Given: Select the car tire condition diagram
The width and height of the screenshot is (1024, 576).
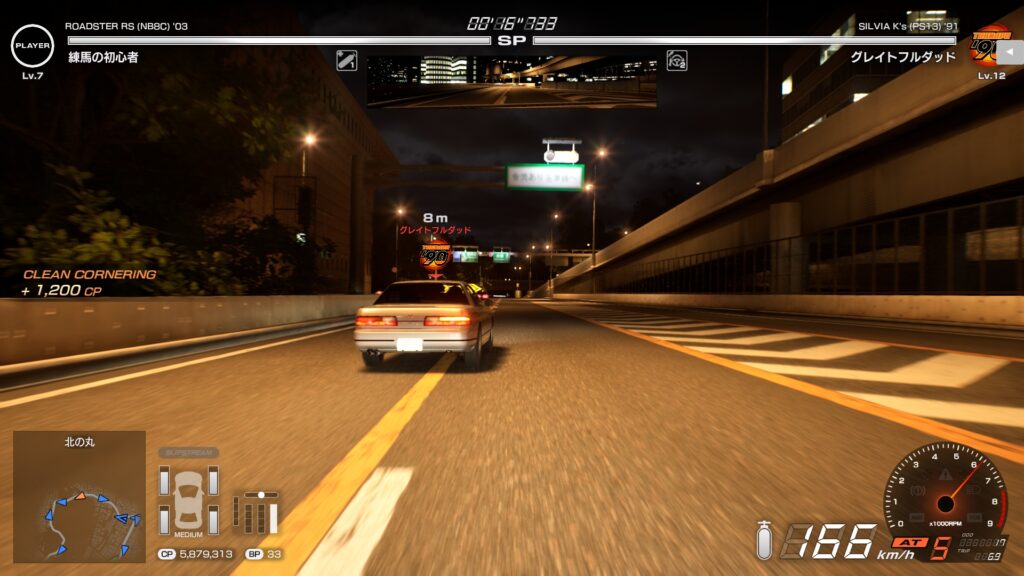Looking at the screenshot, I should [188, 498].
